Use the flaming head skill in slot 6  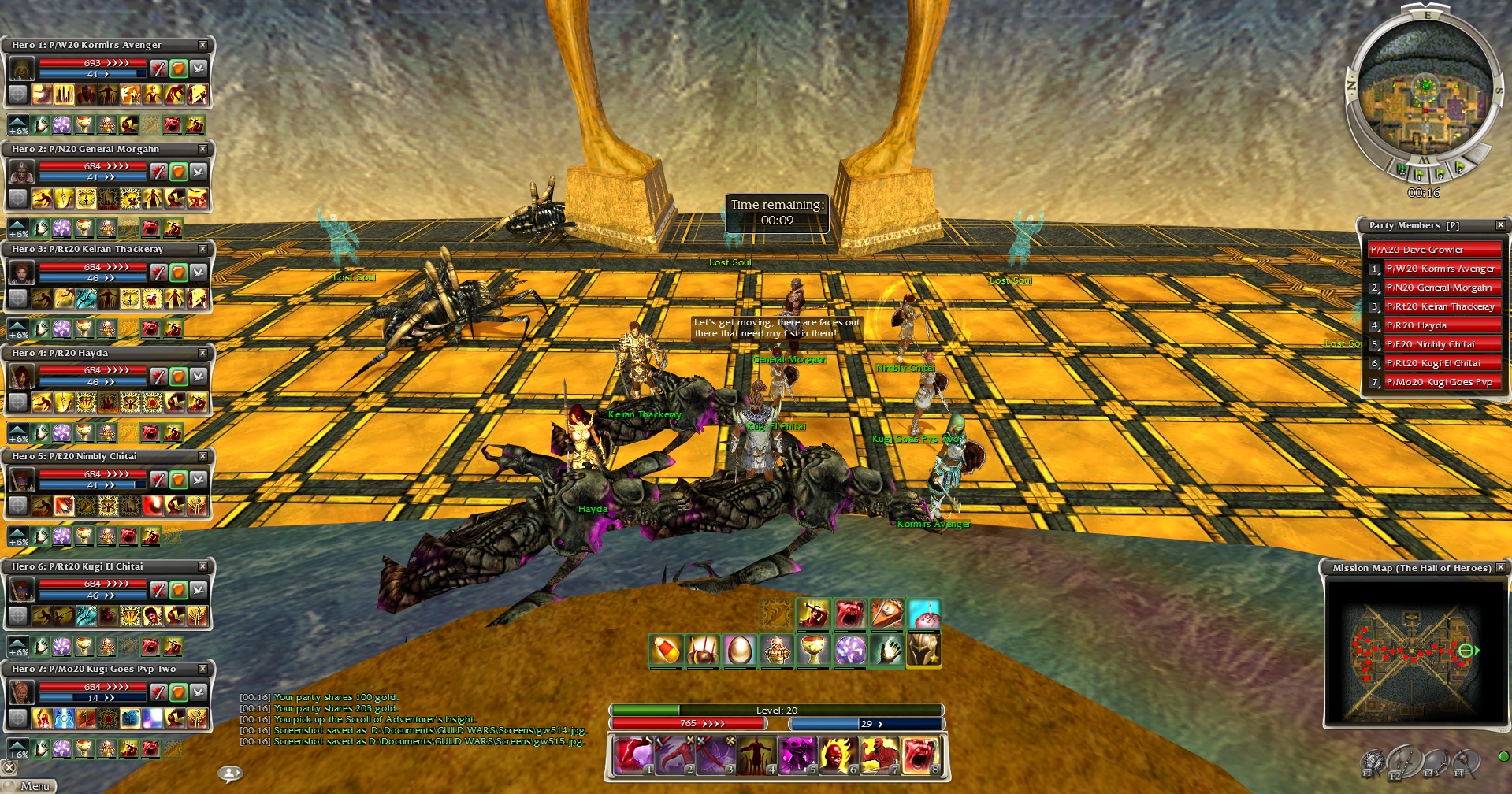coord(838,755)
